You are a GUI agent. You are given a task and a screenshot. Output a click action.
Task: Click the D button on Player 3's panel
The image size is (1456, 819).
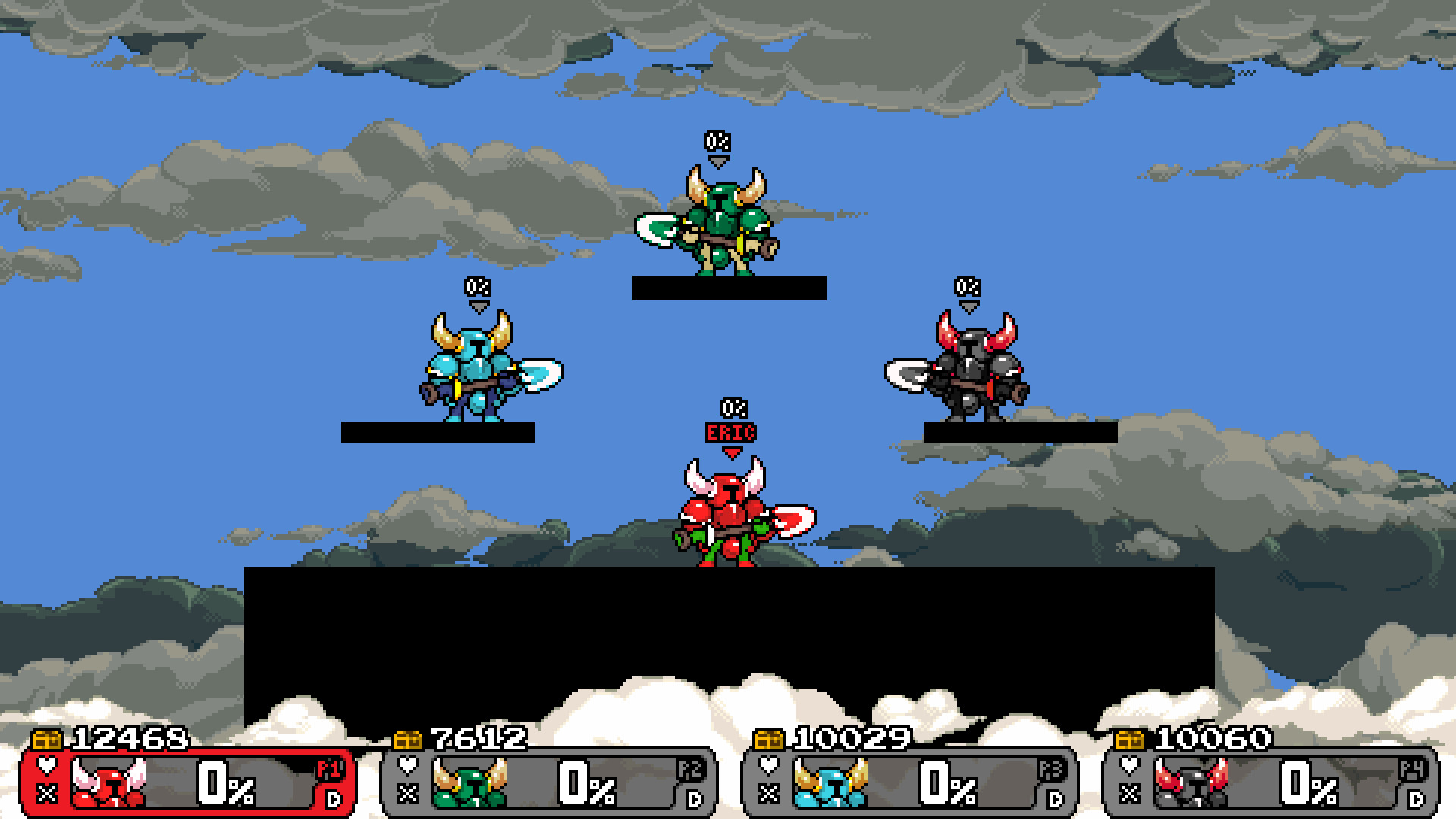1053,798
